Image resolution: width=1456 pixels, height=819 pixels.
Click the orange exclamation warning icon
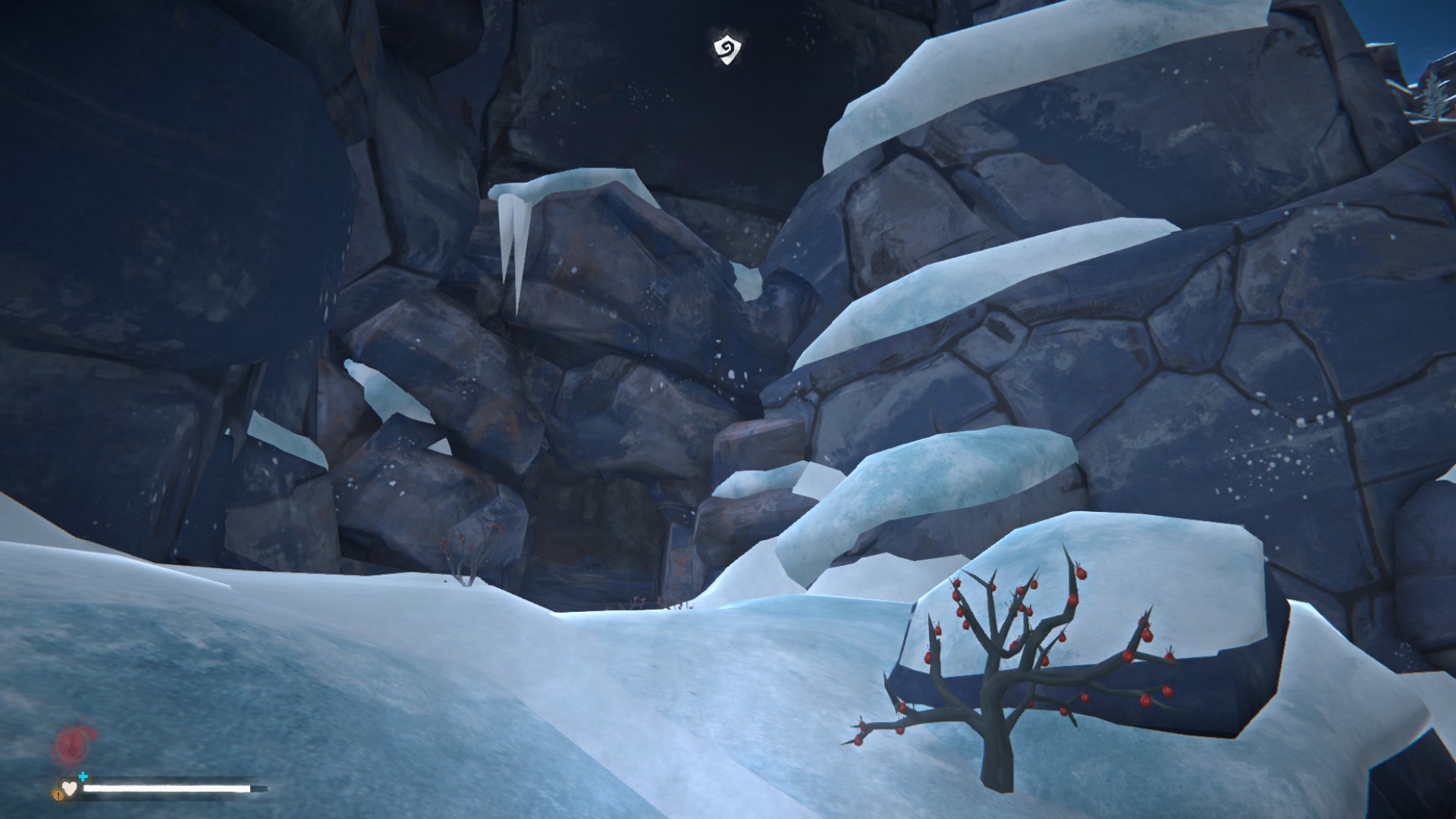[x=58, y=794]
